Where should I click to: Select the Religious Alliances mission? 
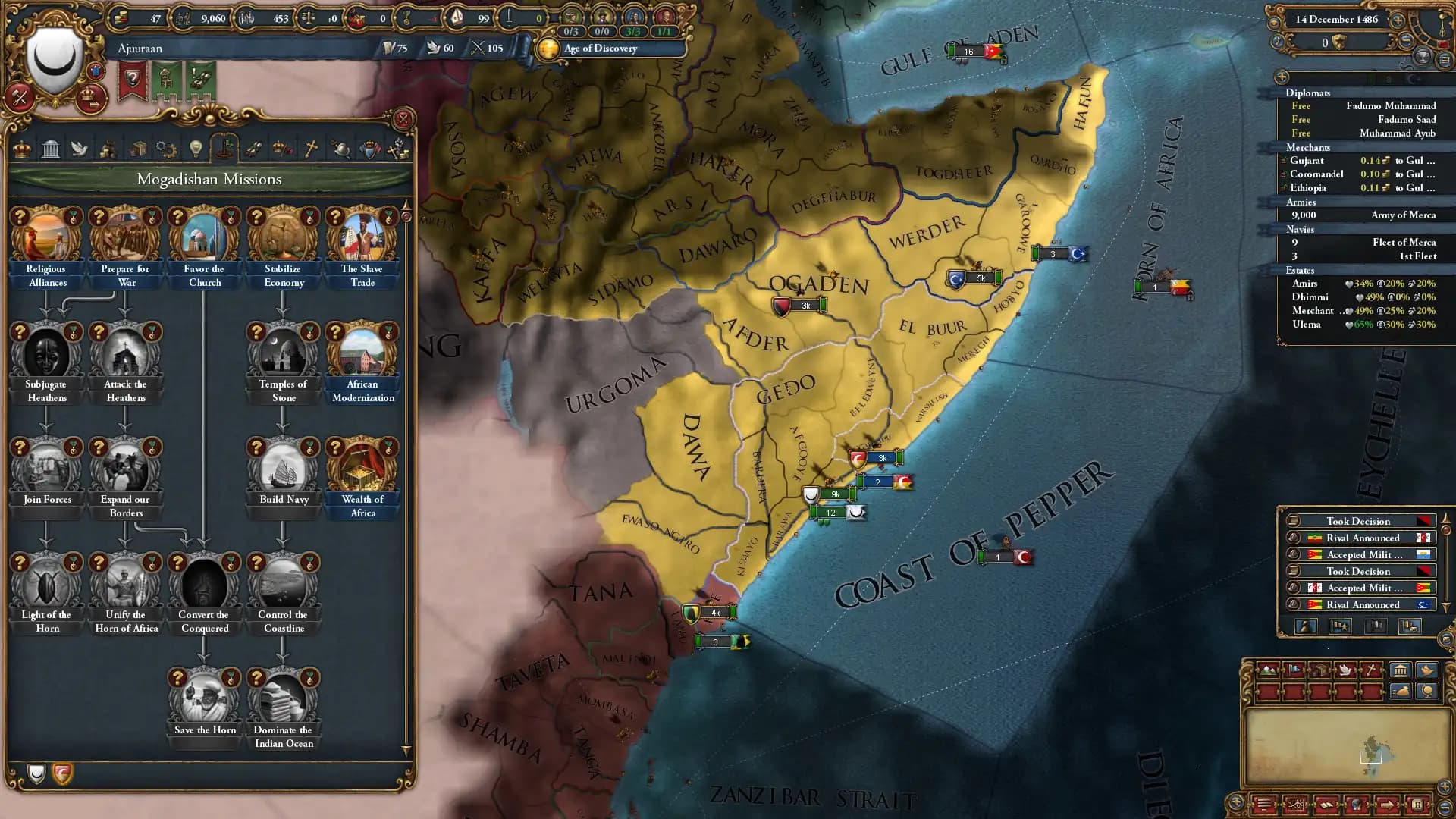45,235
